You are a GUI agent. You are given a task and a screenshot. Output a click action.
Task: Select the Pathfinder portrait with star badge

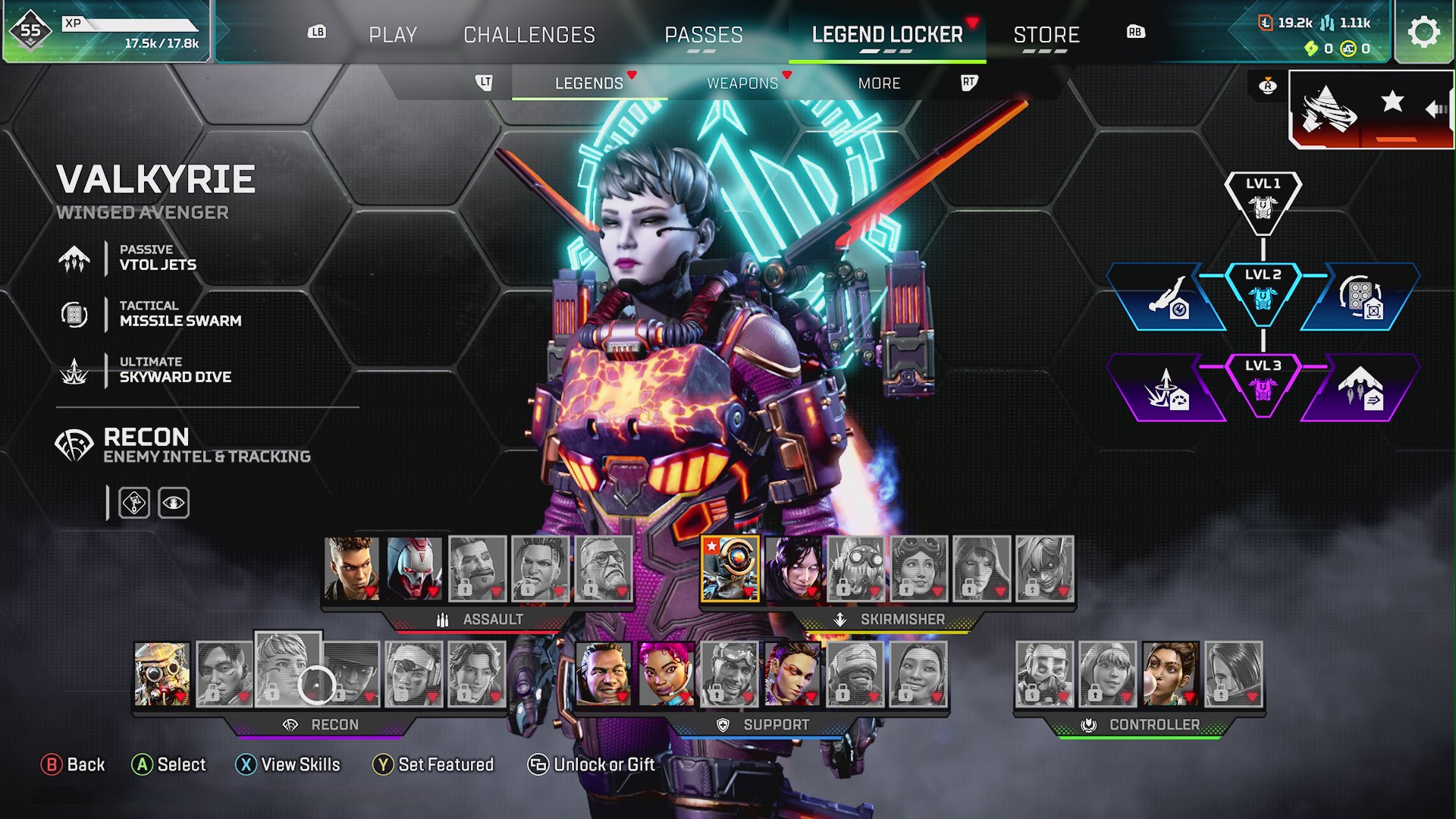730,569
